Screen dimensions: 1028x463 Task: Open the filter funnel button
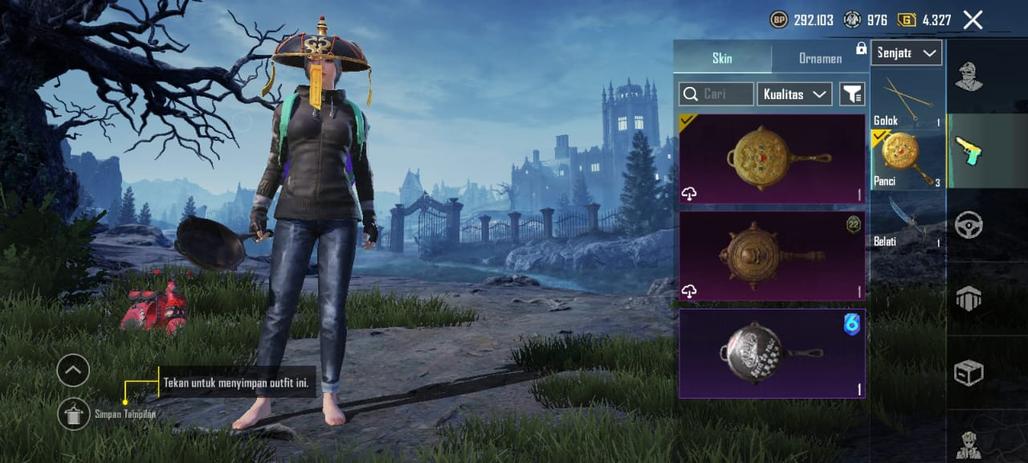point(851,94)
